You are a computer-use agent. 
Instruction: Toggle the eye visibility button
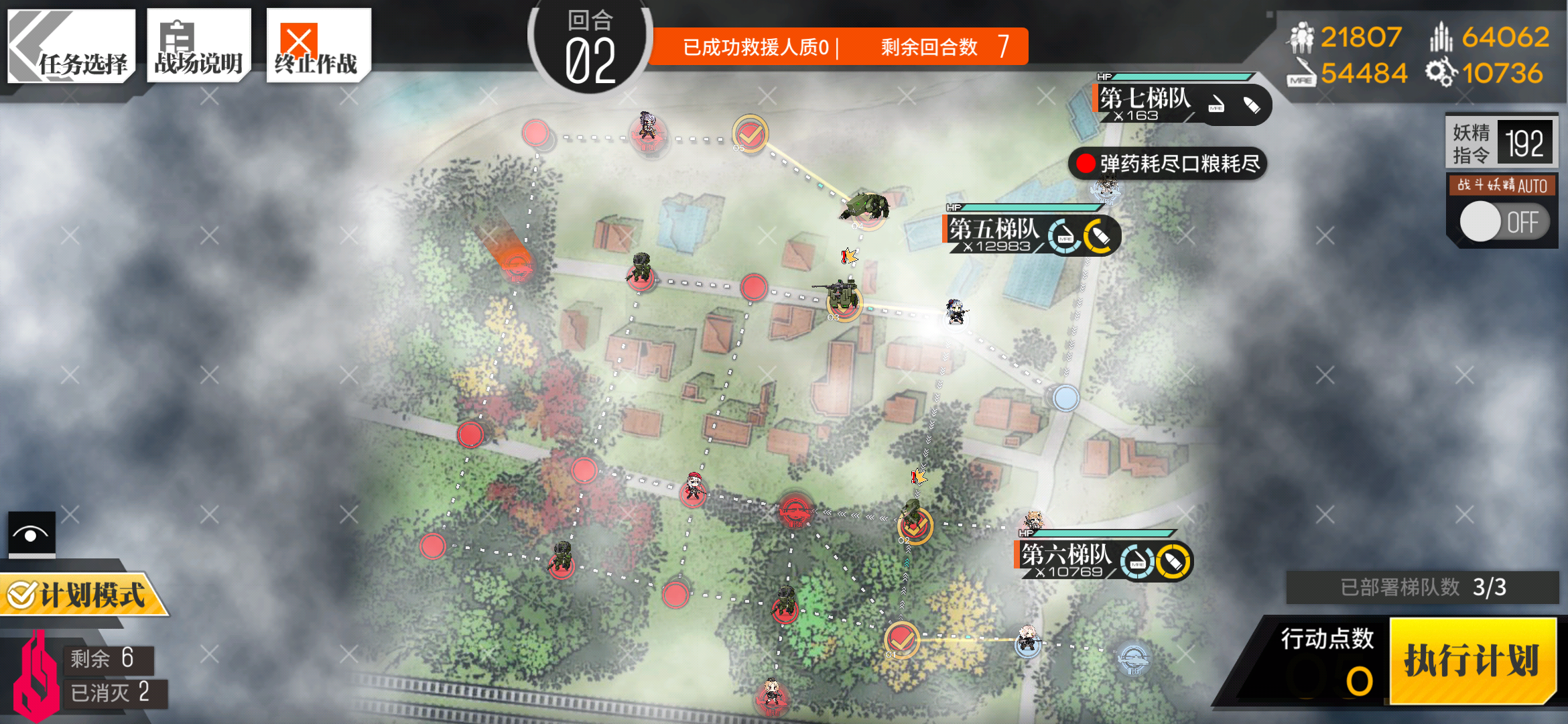click(31, 534)
